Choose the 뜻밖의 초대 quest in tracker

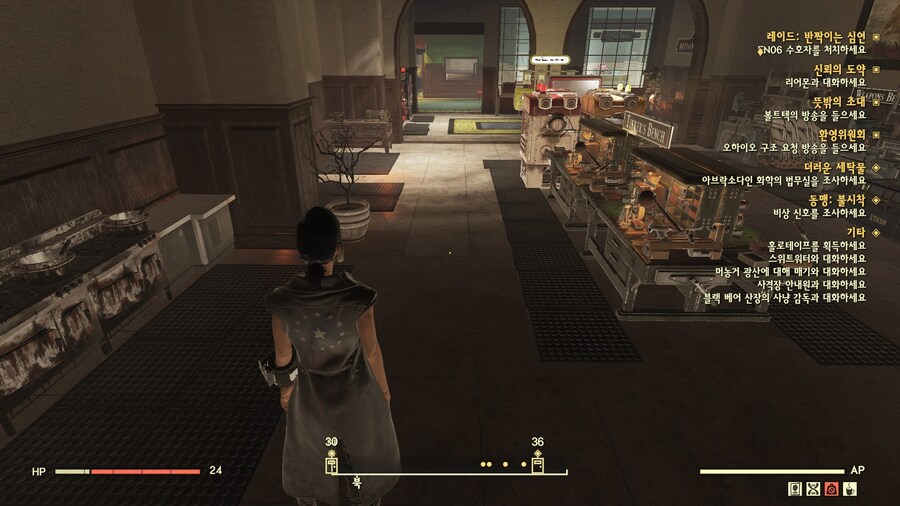(x=836, y=101)
